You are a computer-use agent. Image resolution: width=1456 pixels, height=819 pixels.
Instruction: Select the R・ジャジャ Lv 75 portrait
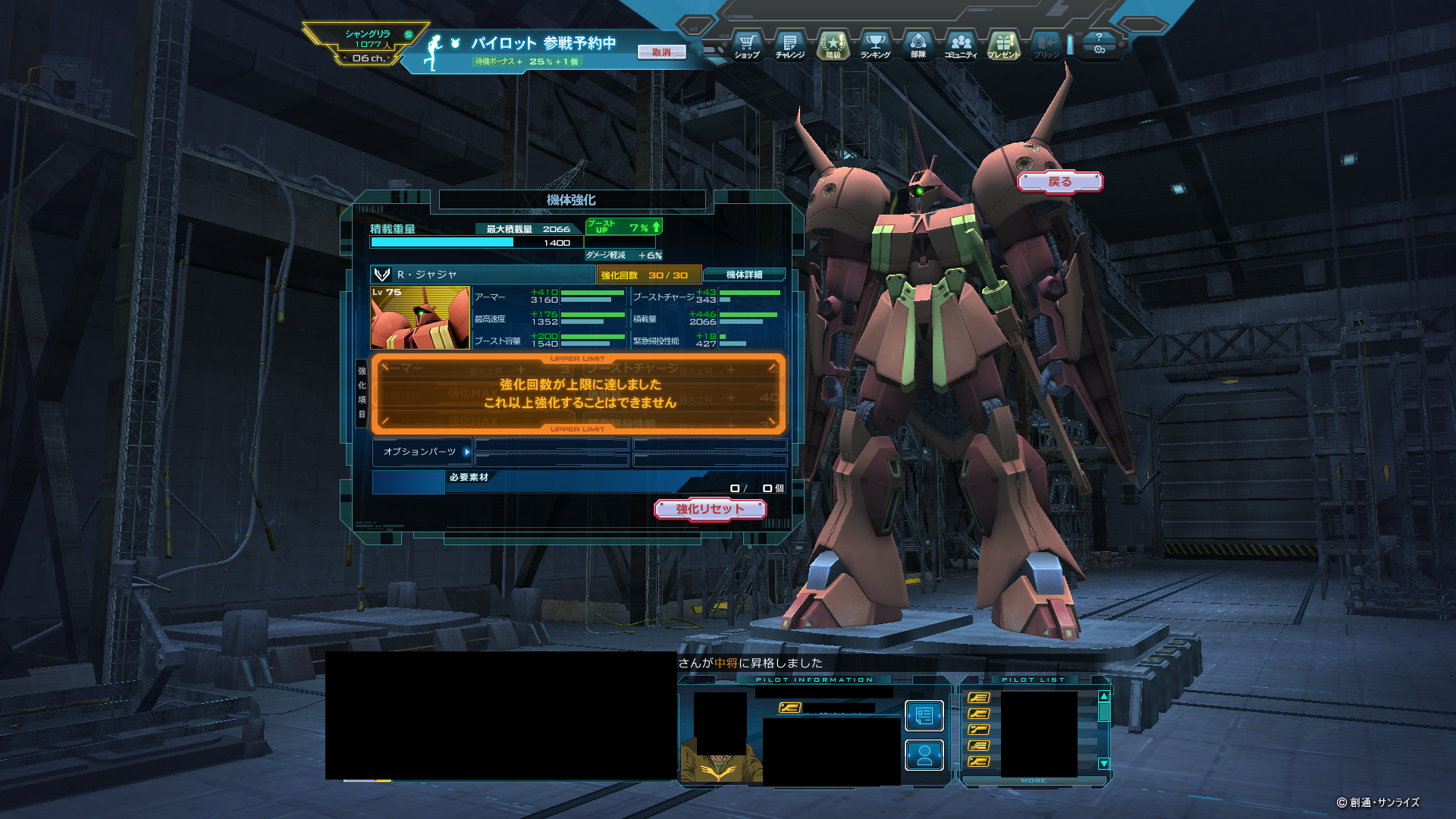pyautogui.click(x=420, y=318)
